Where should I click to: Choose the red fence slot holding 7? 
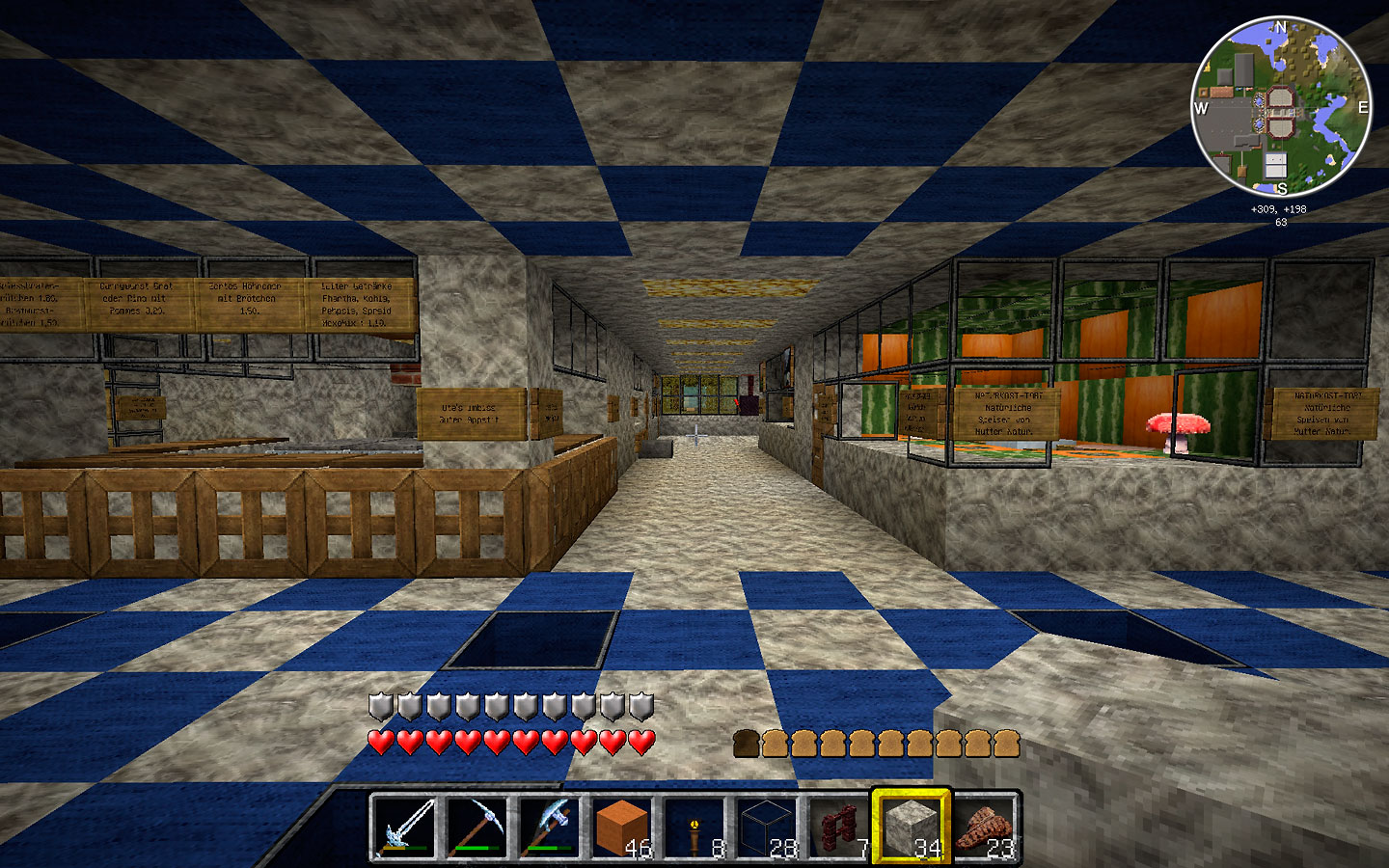(839, 827)
